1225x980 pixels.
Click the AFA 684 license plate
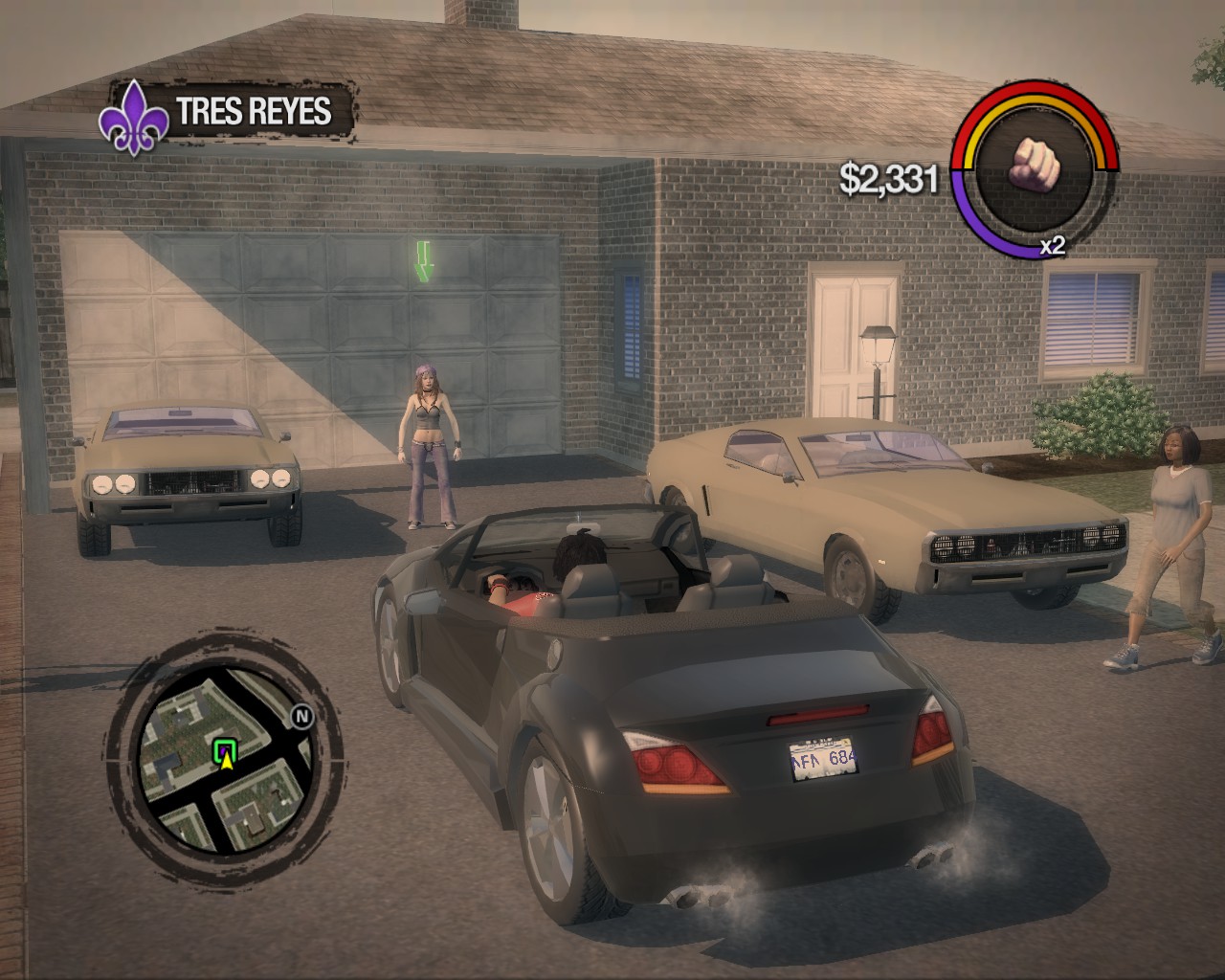pos(822,761)
